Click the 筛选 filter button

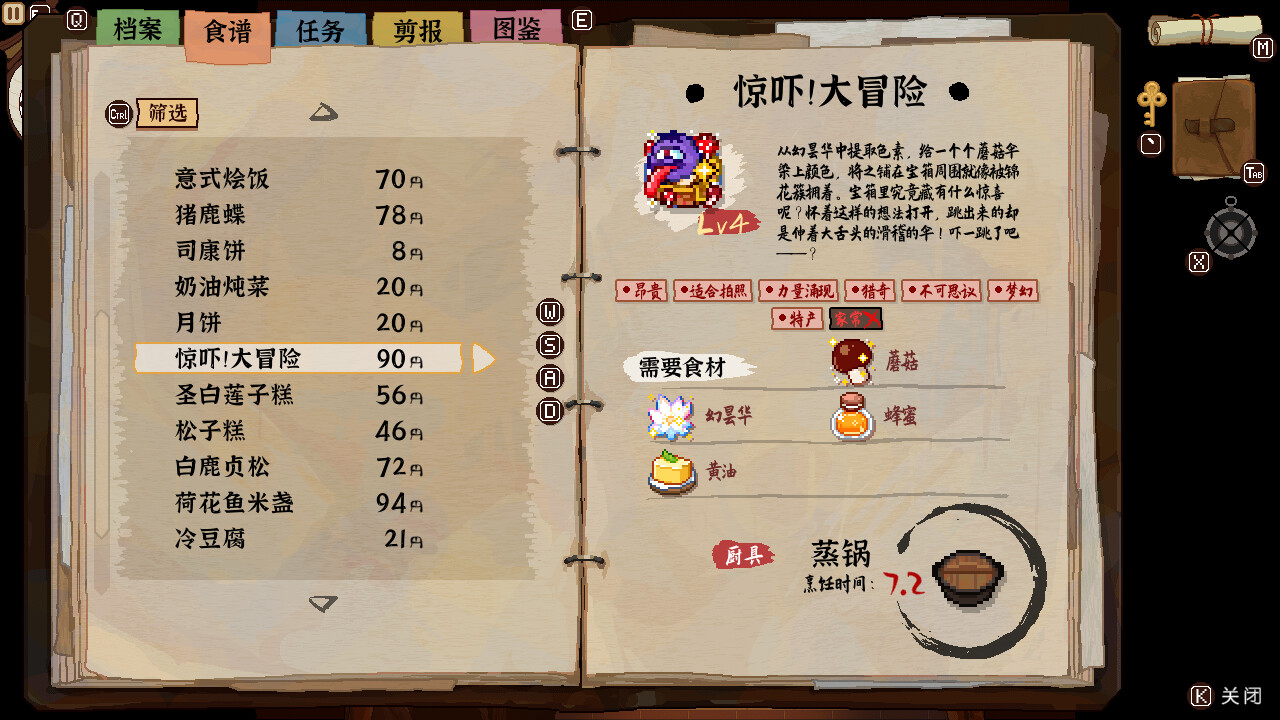(168, 113)
